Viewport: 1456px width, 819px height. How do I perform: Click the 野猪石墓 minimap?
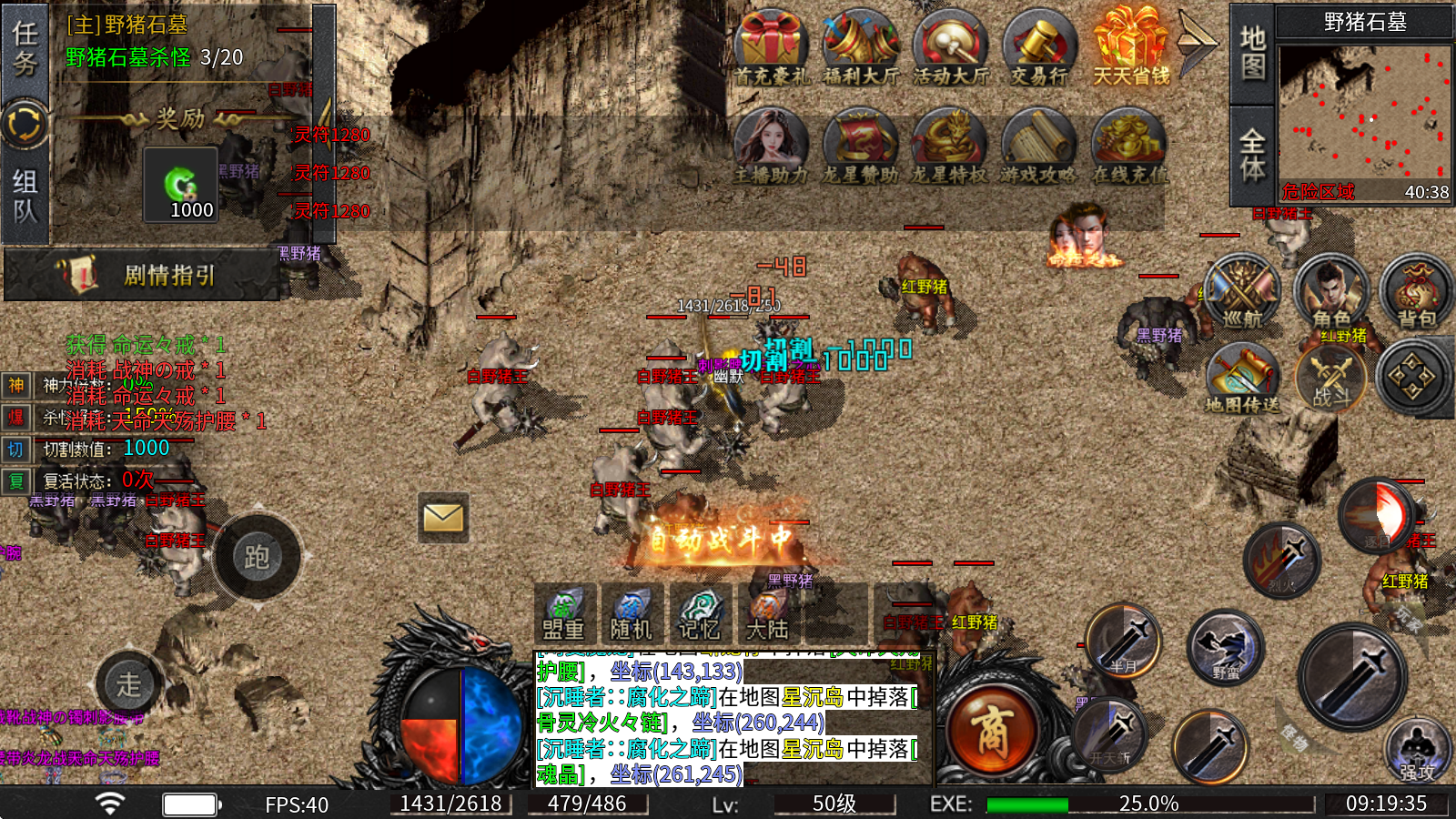(x=1363, y=114)
